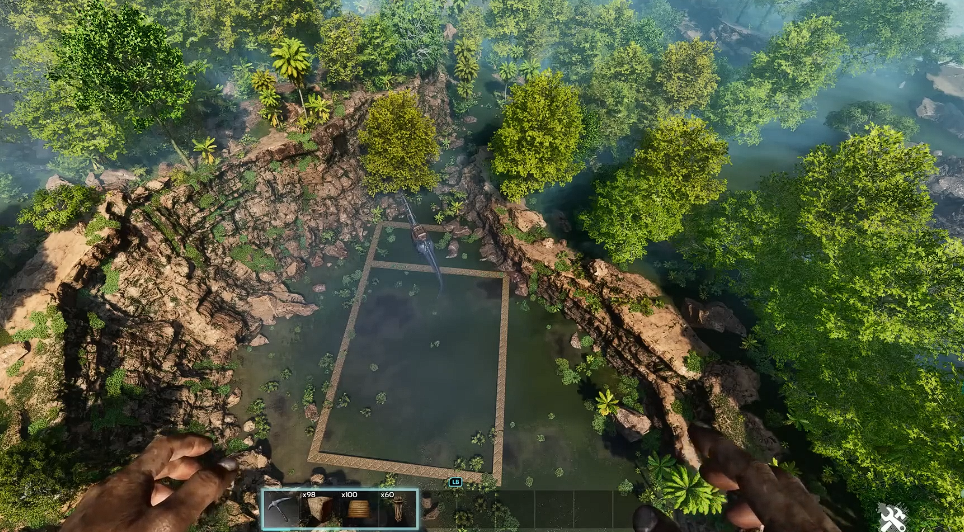This screenshot has width=964, height=532.
Task: Select the x98 thatch block slot
Action: coord(320,509)
